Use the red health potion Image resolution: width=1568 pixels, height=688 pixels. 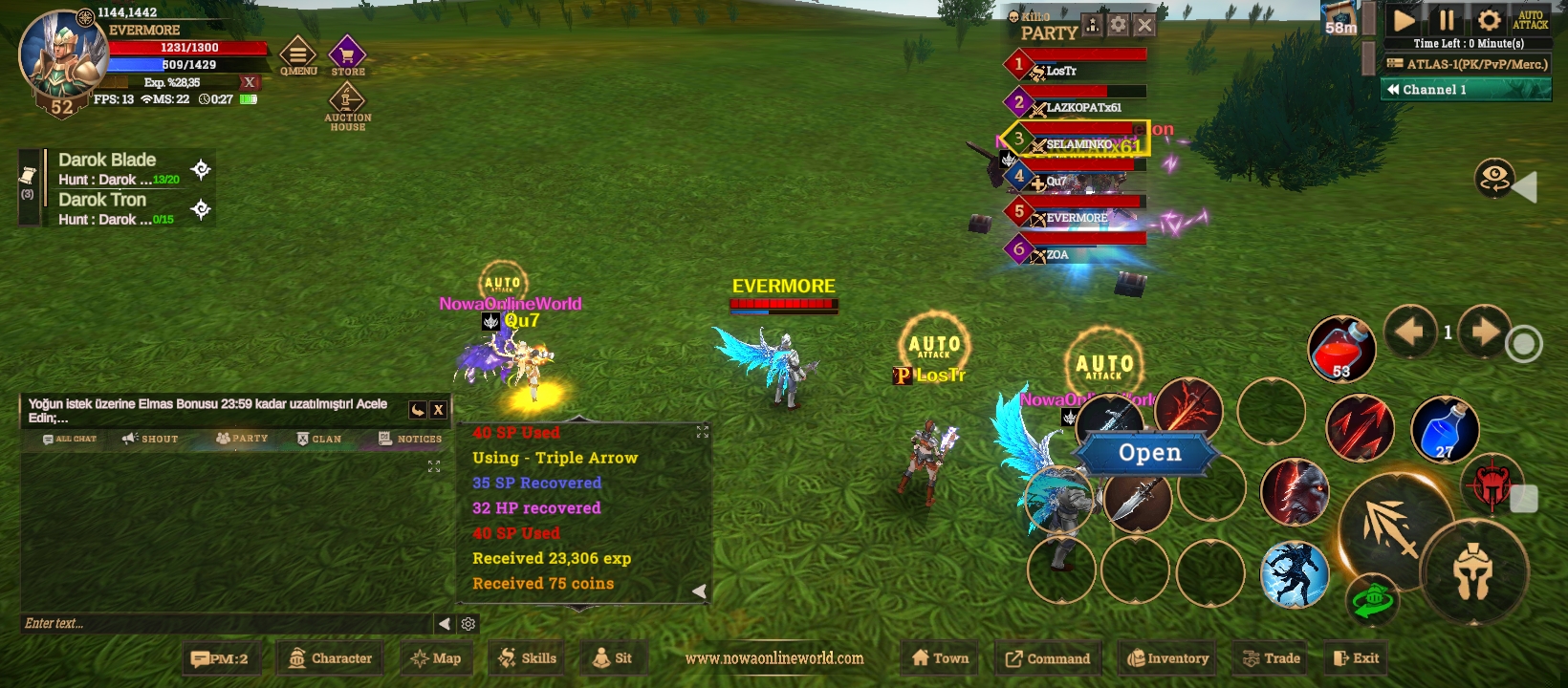pos(1341,349)
